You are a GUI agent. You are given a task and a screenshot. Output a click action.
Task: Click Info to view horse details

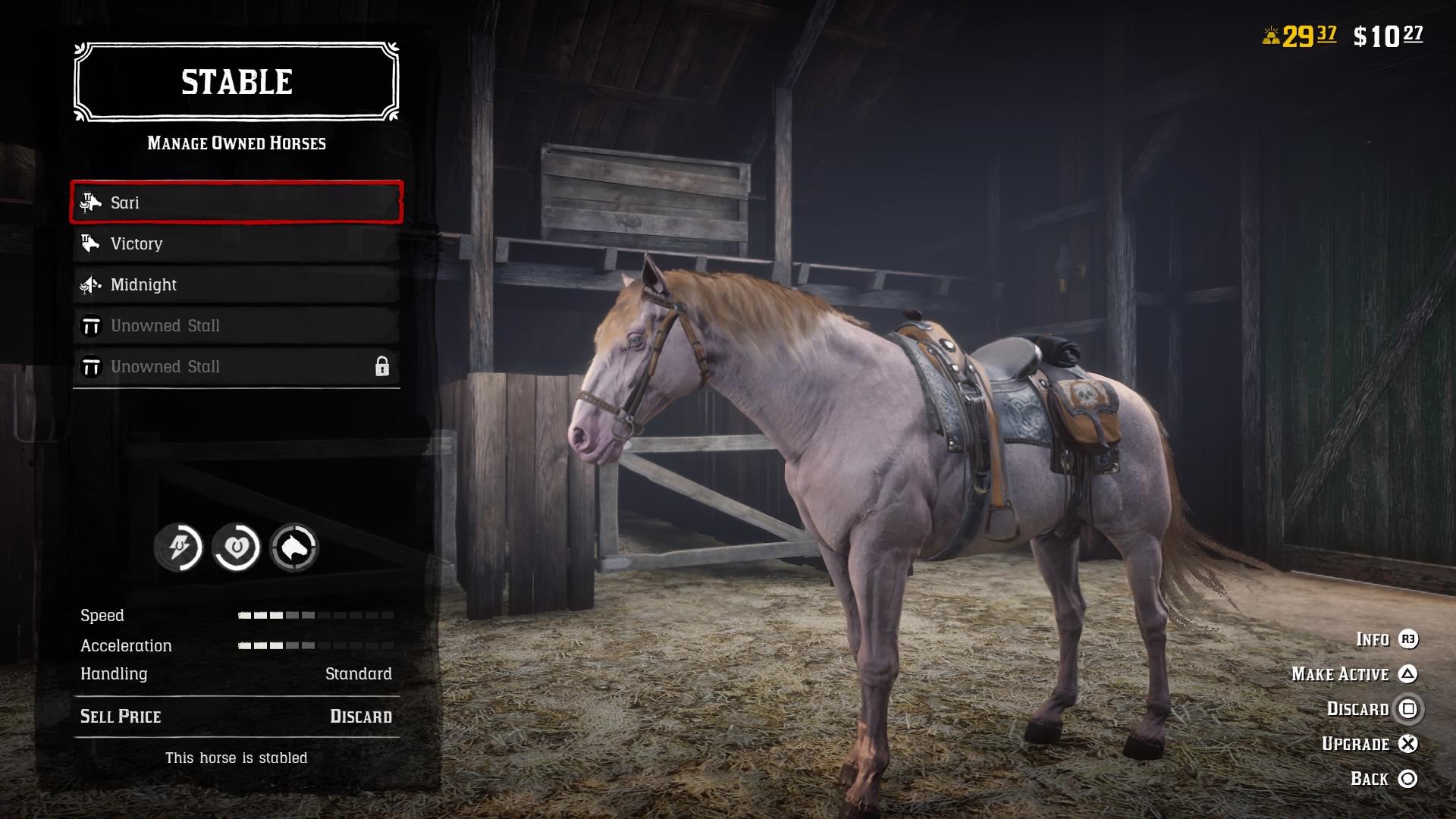click(1373, 639)
